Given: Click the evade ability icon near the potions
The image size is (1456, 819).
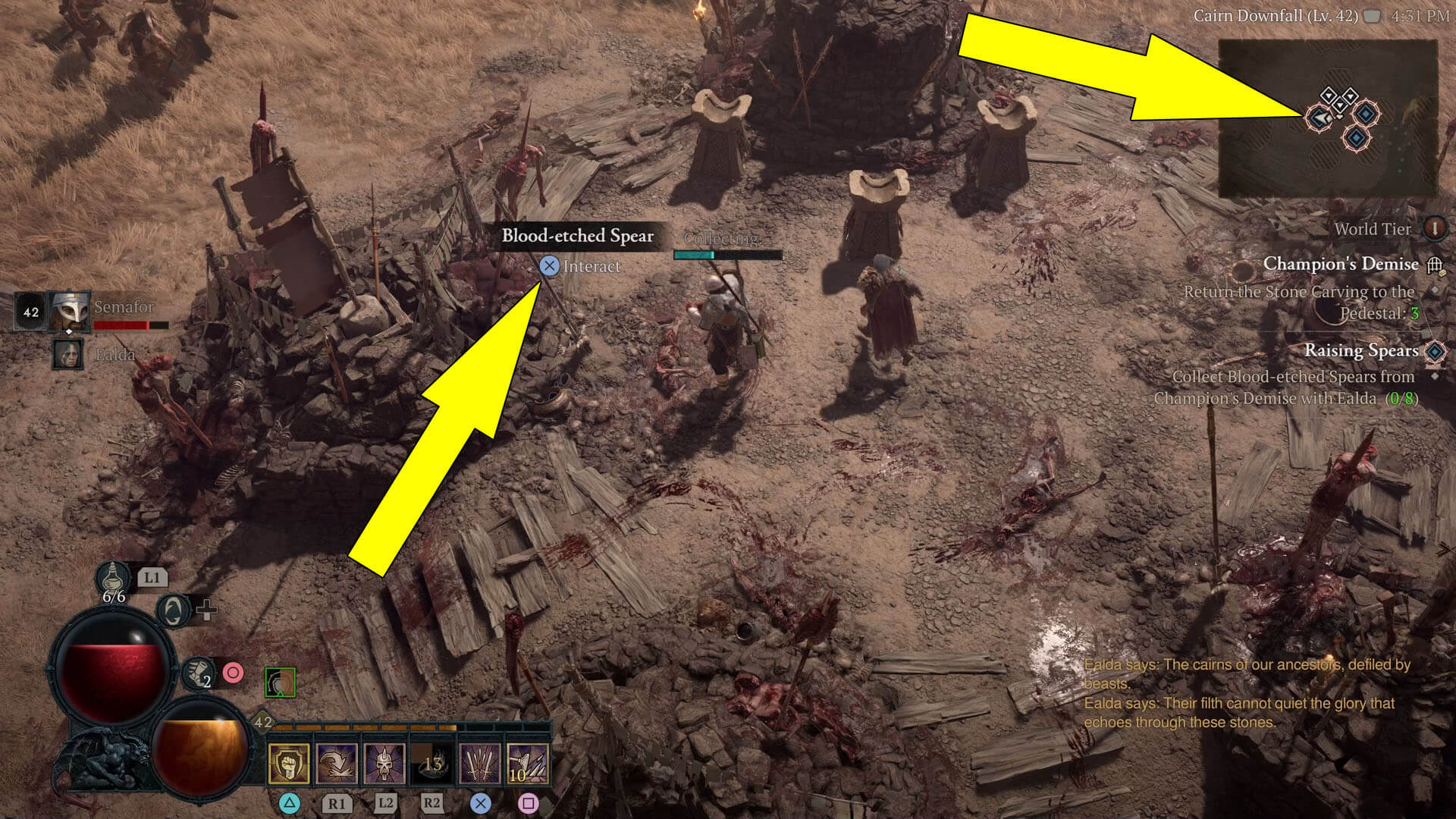Looking at the screenshot, I should [173, 613].
